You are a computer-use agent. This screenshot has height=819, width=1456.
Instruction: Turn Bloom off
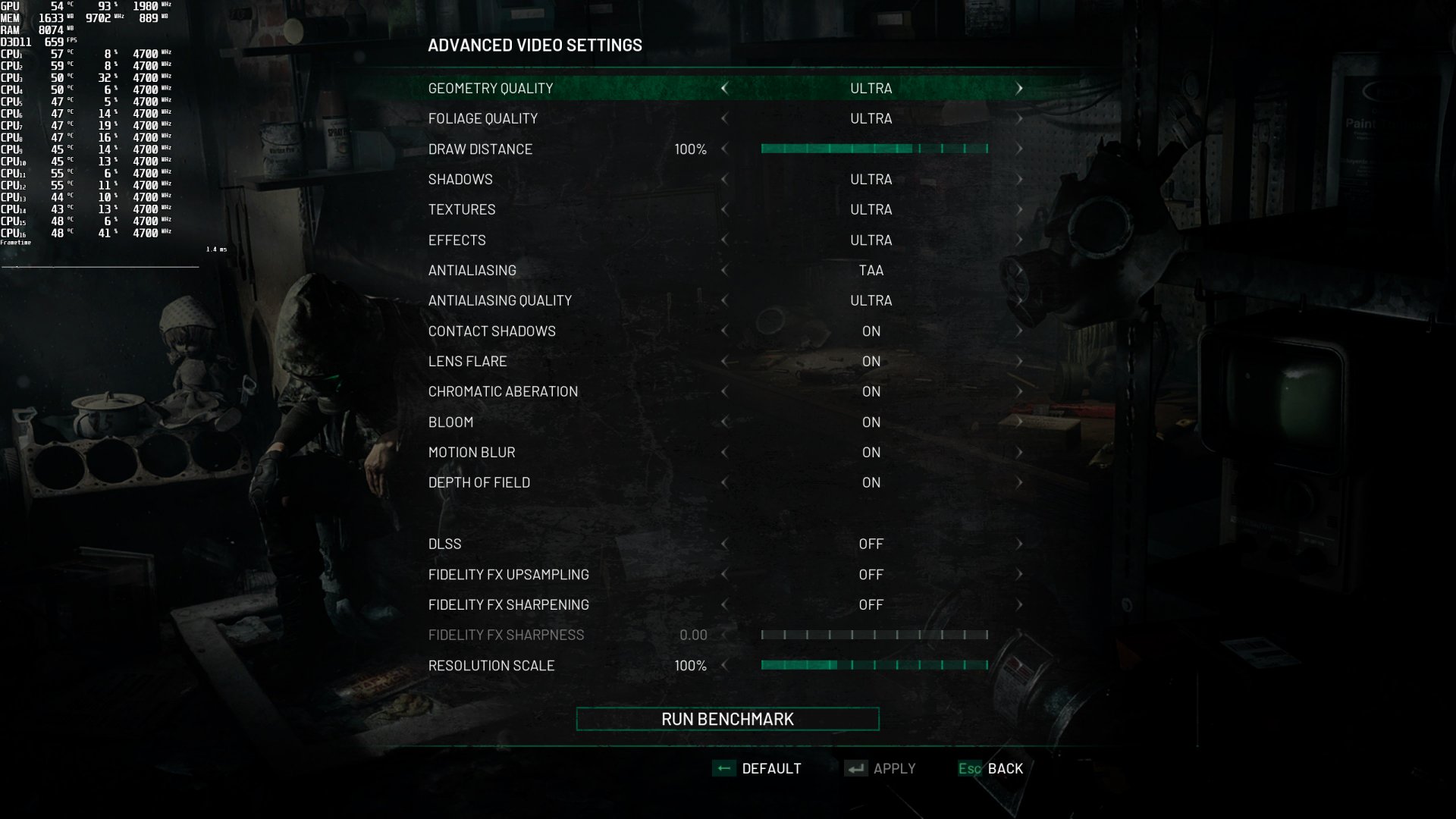pyautogui.click(x=1020, y=422)
